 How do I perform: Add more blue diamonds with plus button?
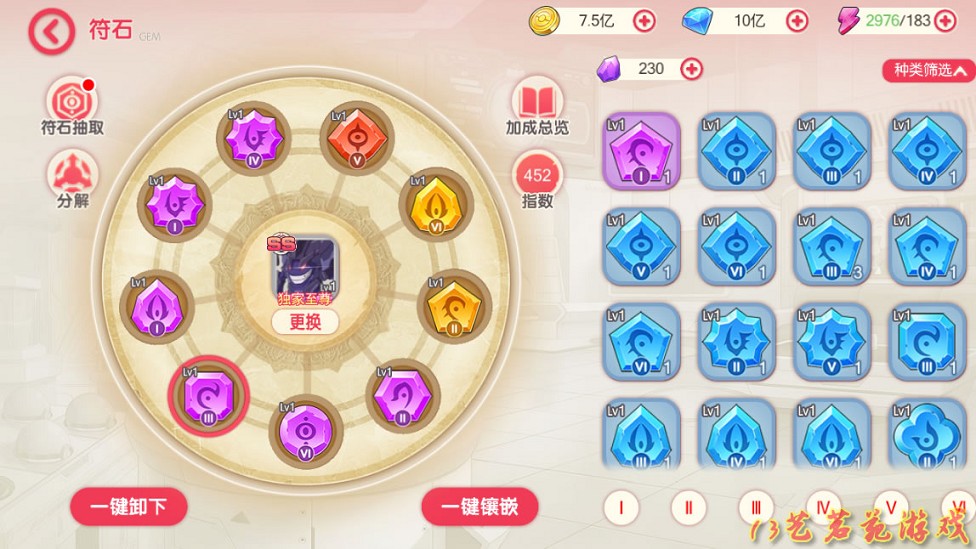pos(797,20)
